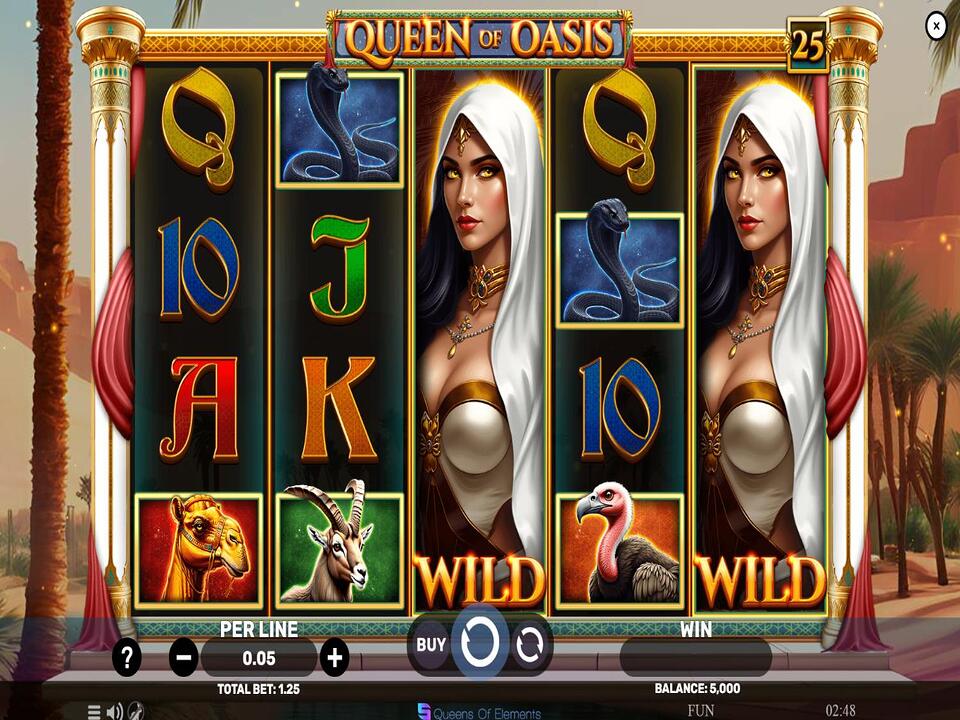This screenshot has height=720, width=960.
Task: Increase the per line bet
Action: click(334, 657)
